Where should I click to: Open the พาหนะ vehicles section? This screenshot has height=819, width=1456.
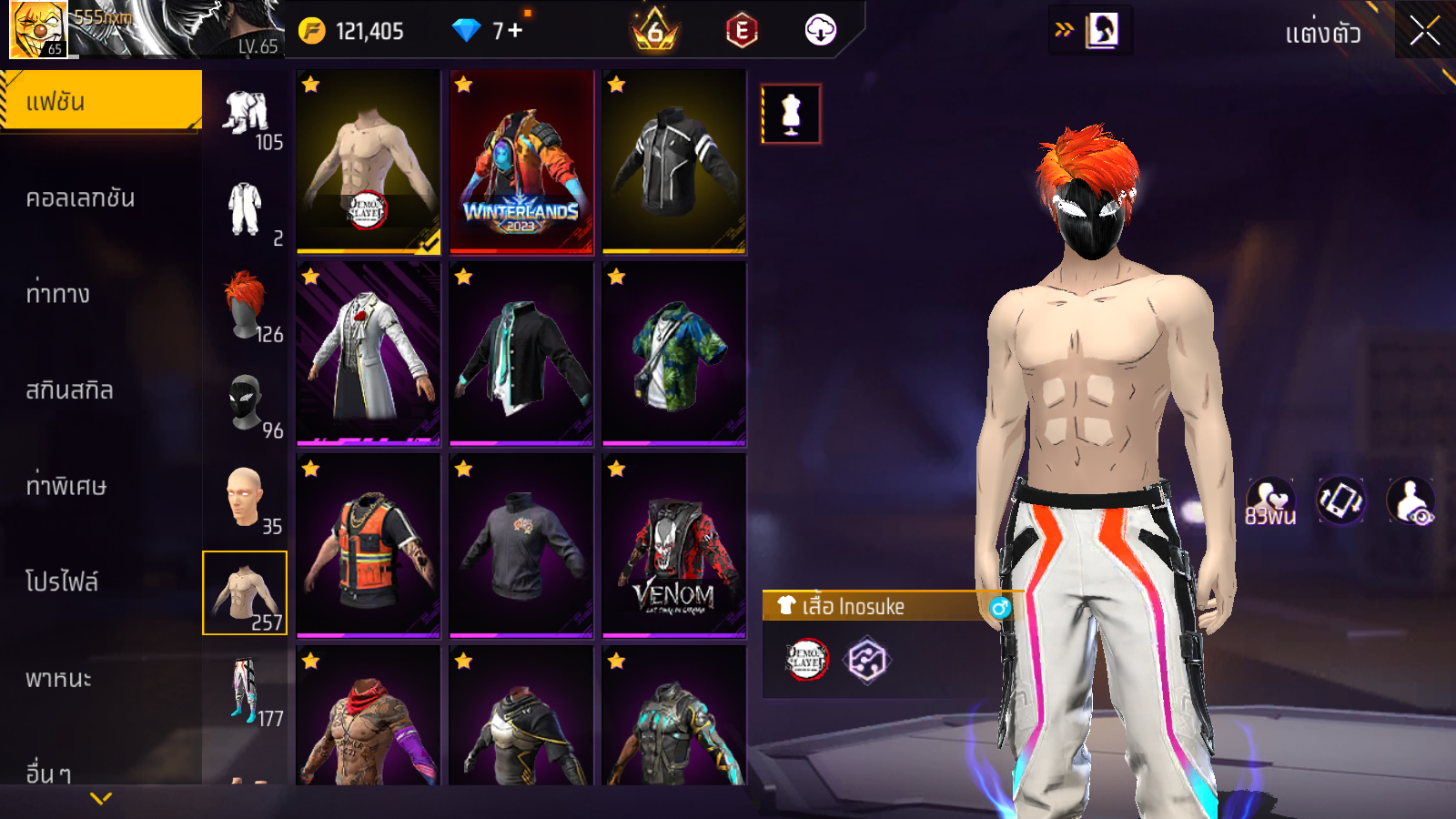[x=59, y=679]
